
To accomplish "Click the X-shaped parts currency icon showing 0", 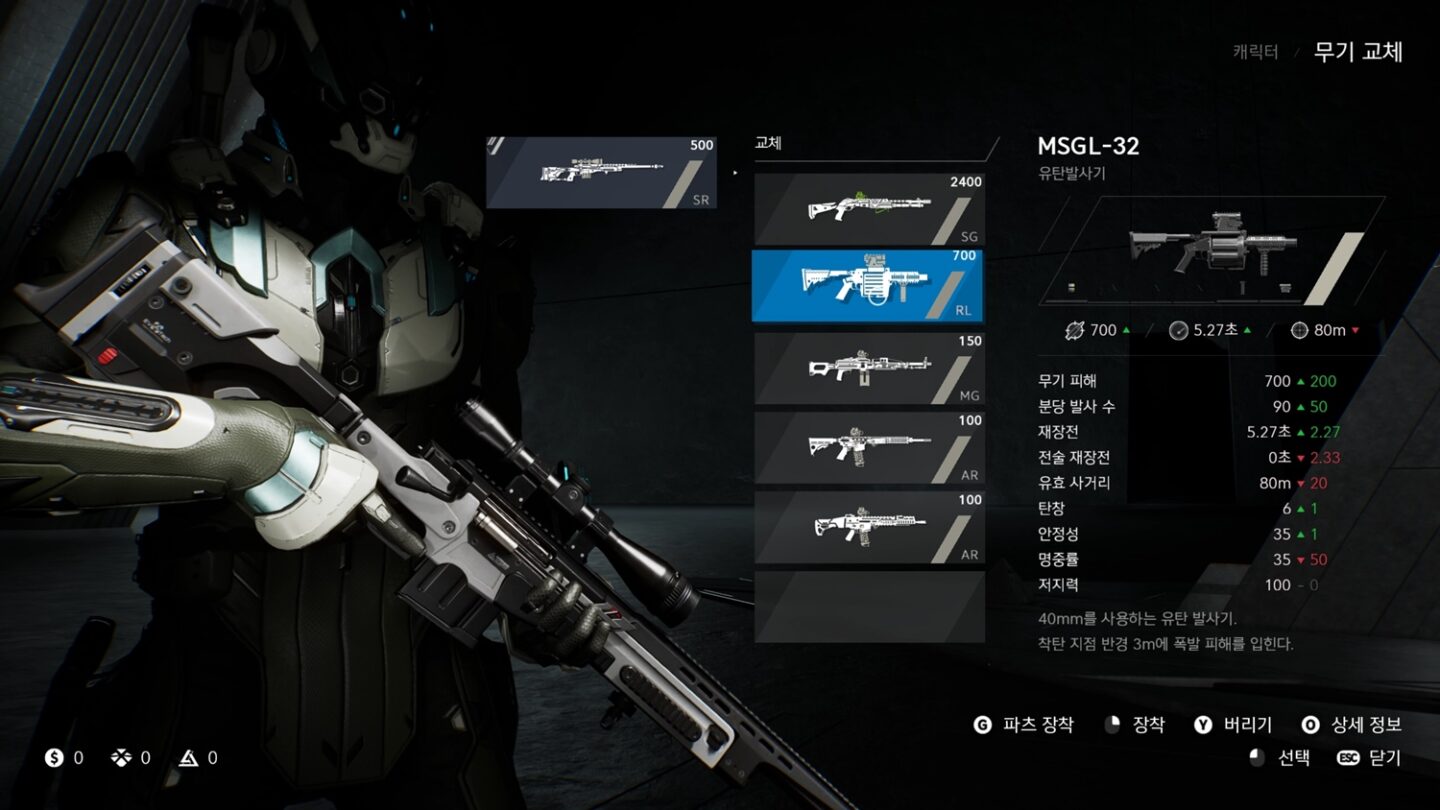I will point(122,758).
